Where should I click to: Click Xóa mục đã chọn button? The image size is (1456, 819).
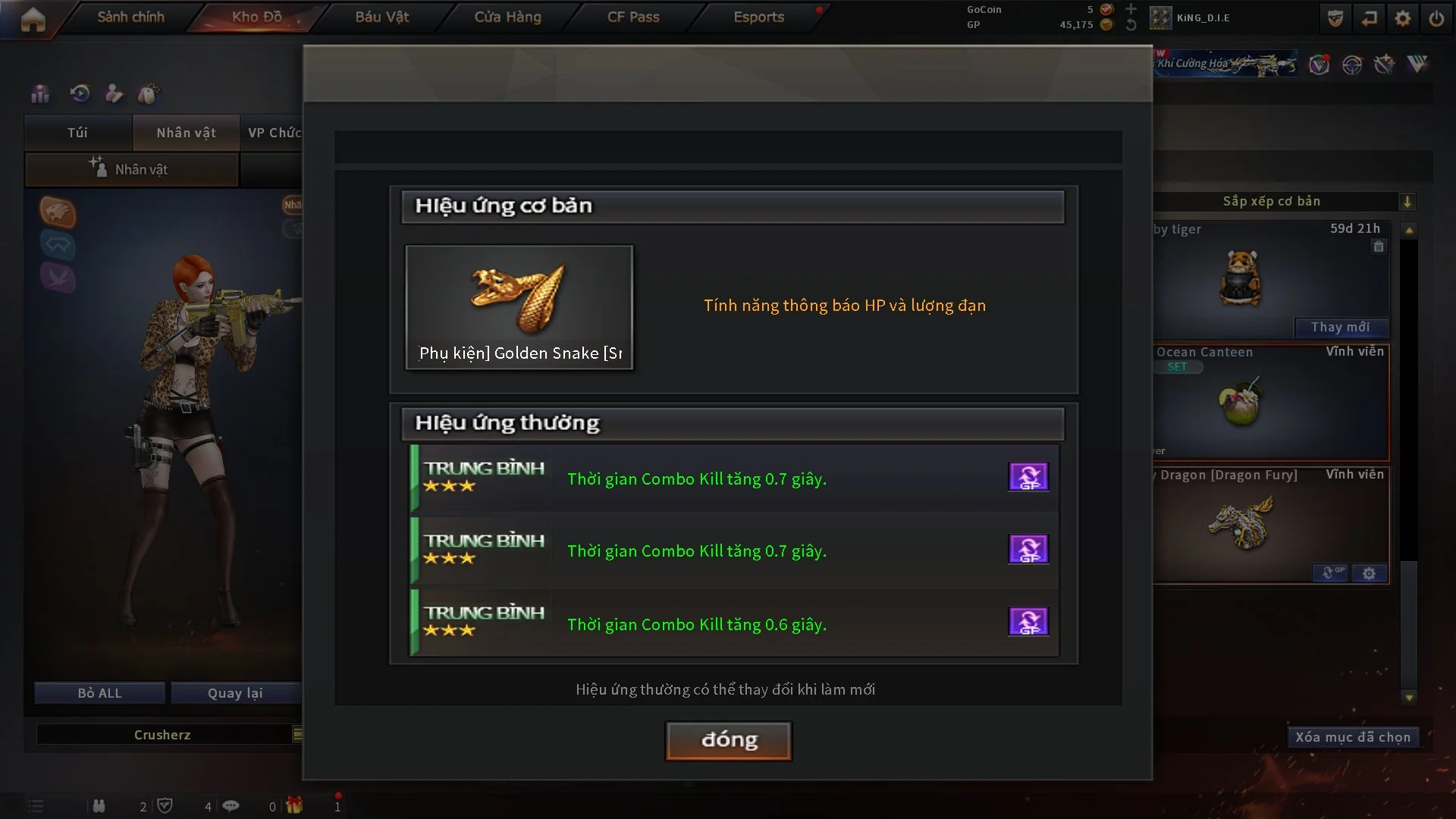coord(1352,737)
